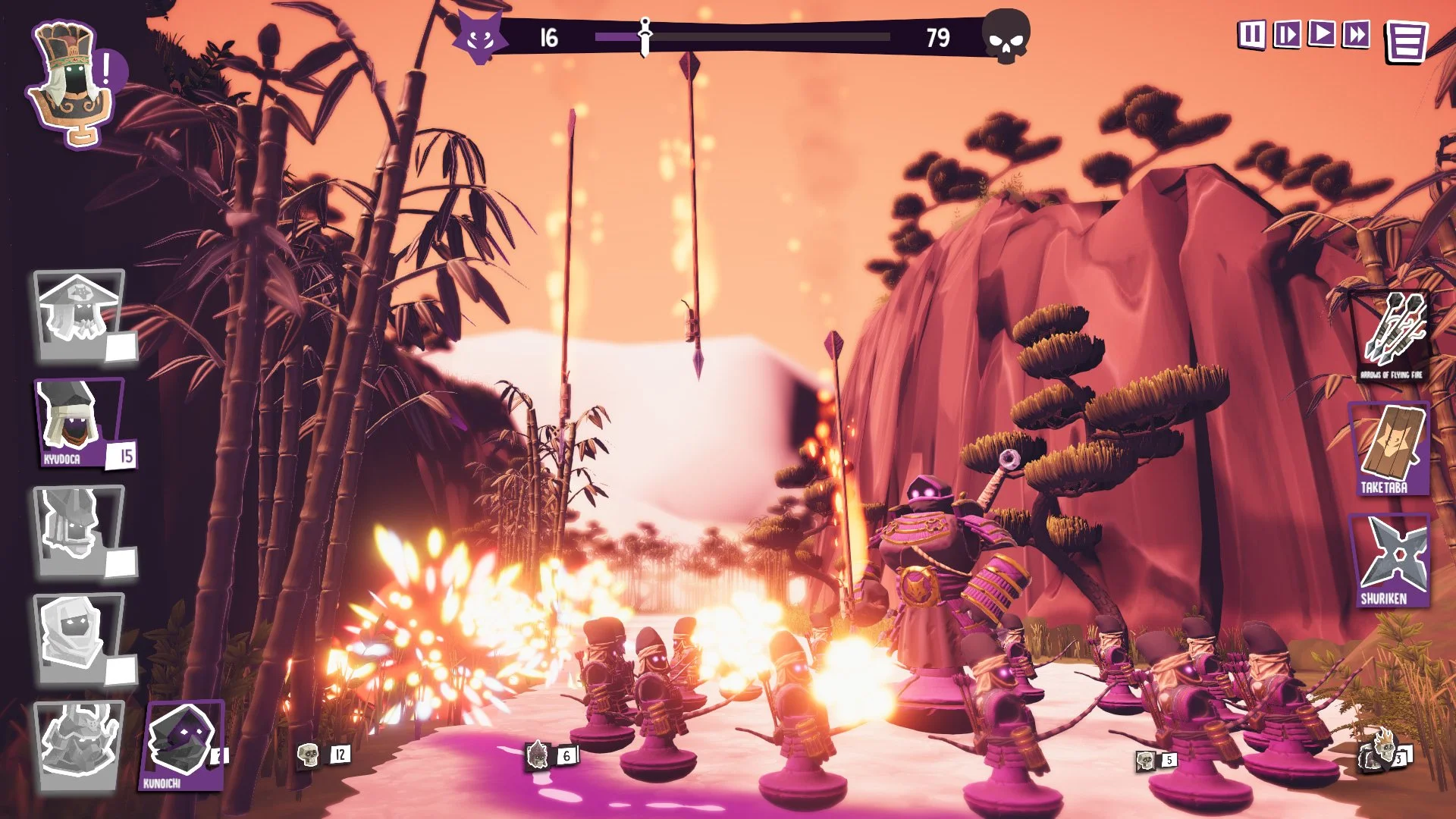This screenshot has height=819, width=1456.
Task: Pause the battle
Action: pos(1251,35)
